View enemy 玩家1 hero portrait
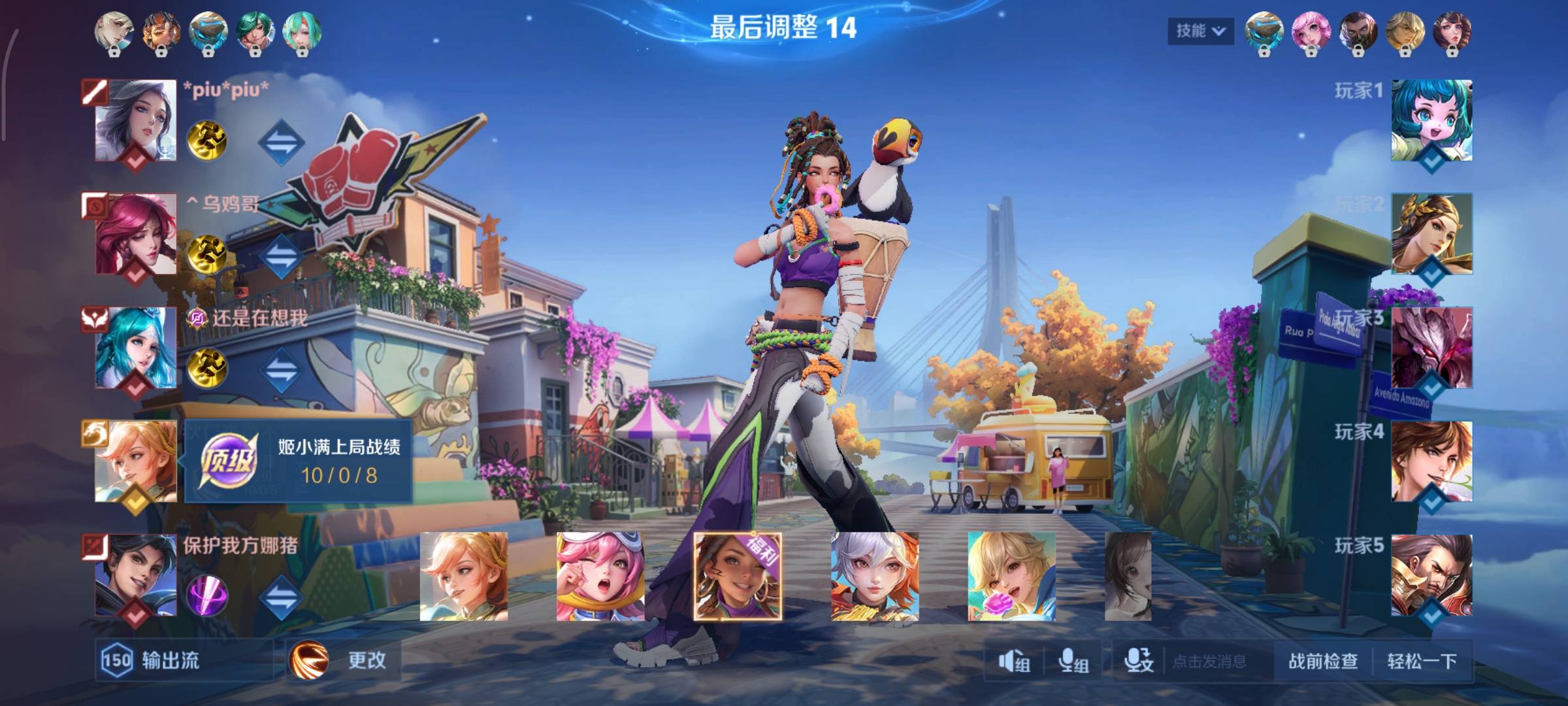 [x=1431, y=121]
